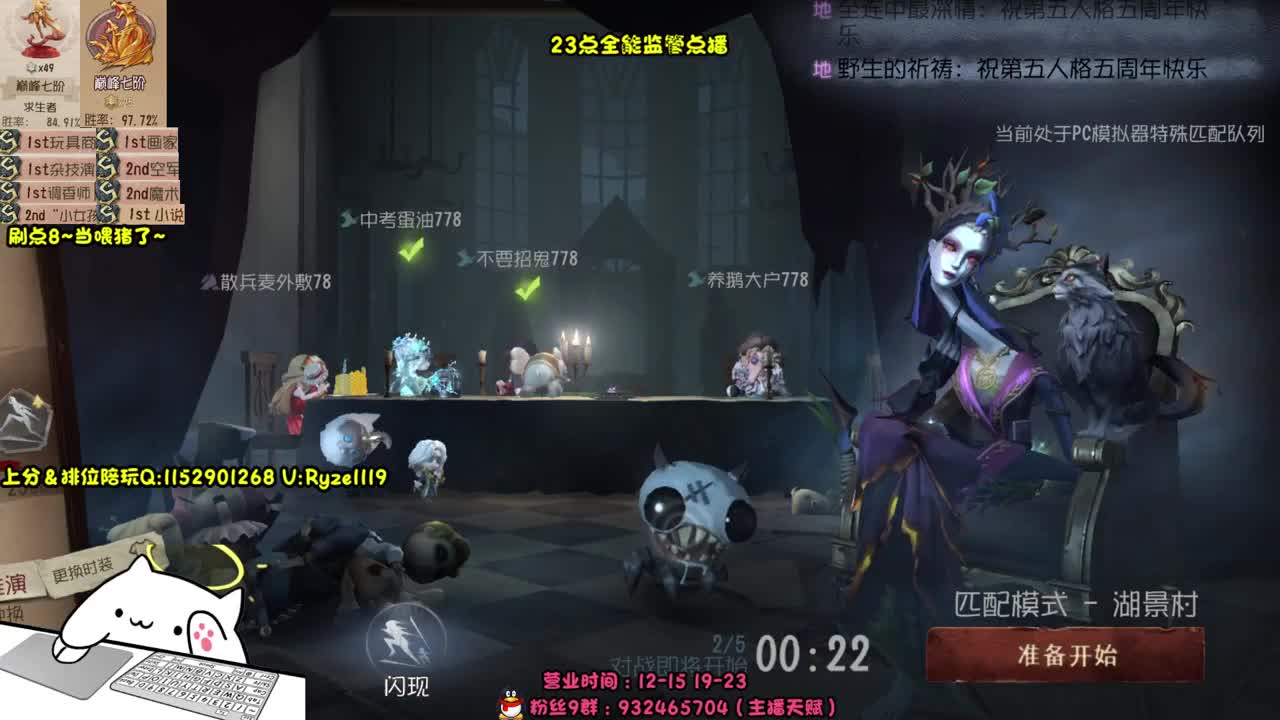Click the S emblem next to 1st玩具商
Viewport: 1280px width, 720px height.
pyautogui.click(x=9, y=143)
